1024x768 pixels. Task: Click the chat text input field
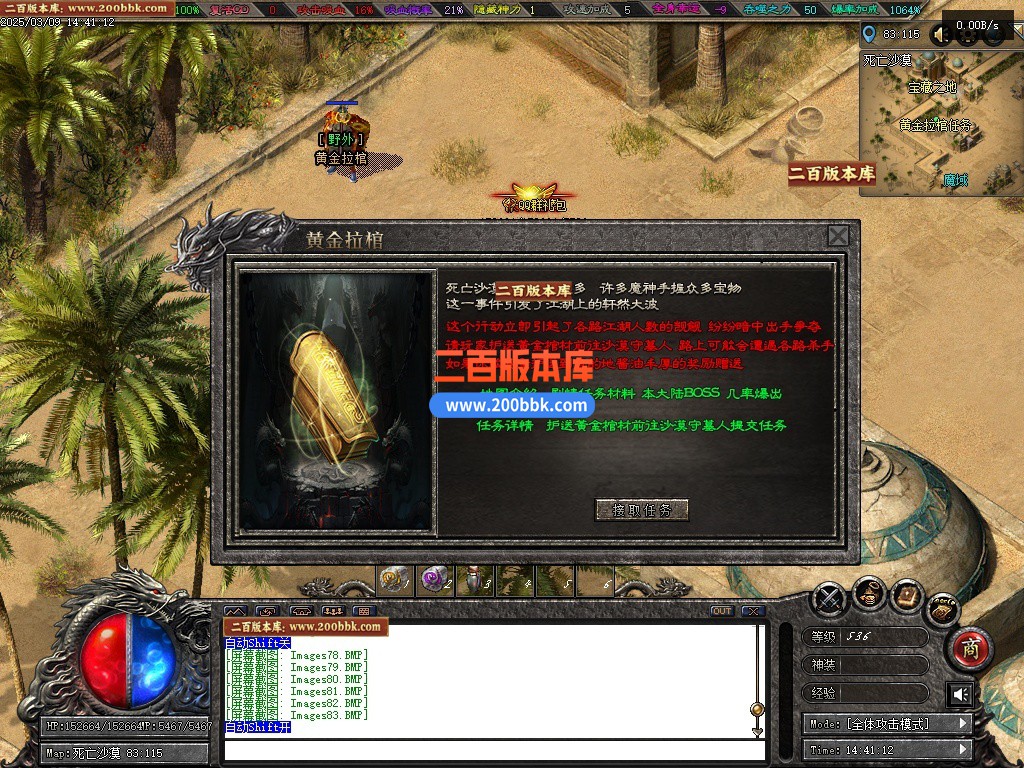(x=490, y=750)
